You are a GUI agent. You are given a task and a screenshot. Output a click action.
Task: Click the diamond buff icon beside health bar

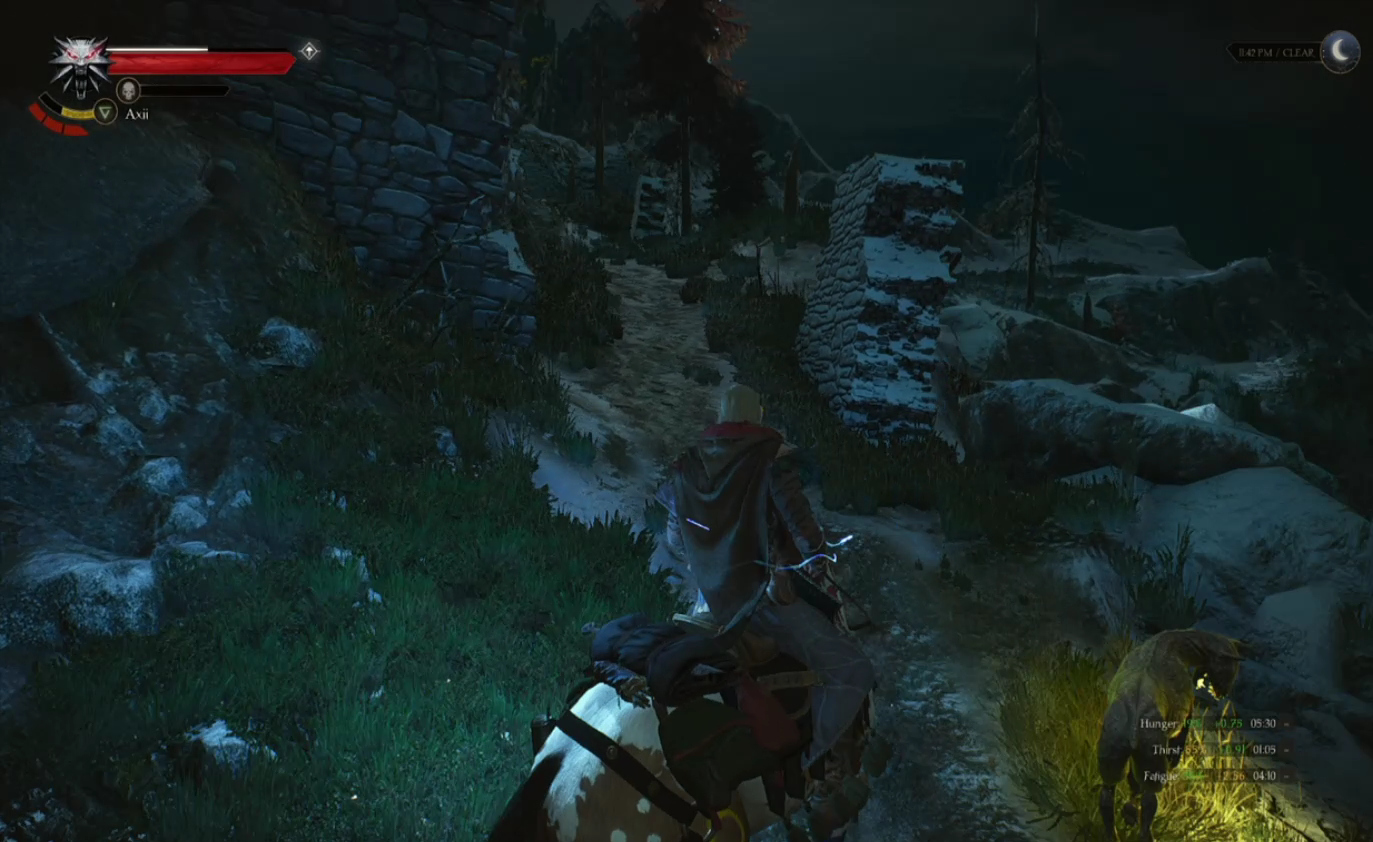[309, 51]
